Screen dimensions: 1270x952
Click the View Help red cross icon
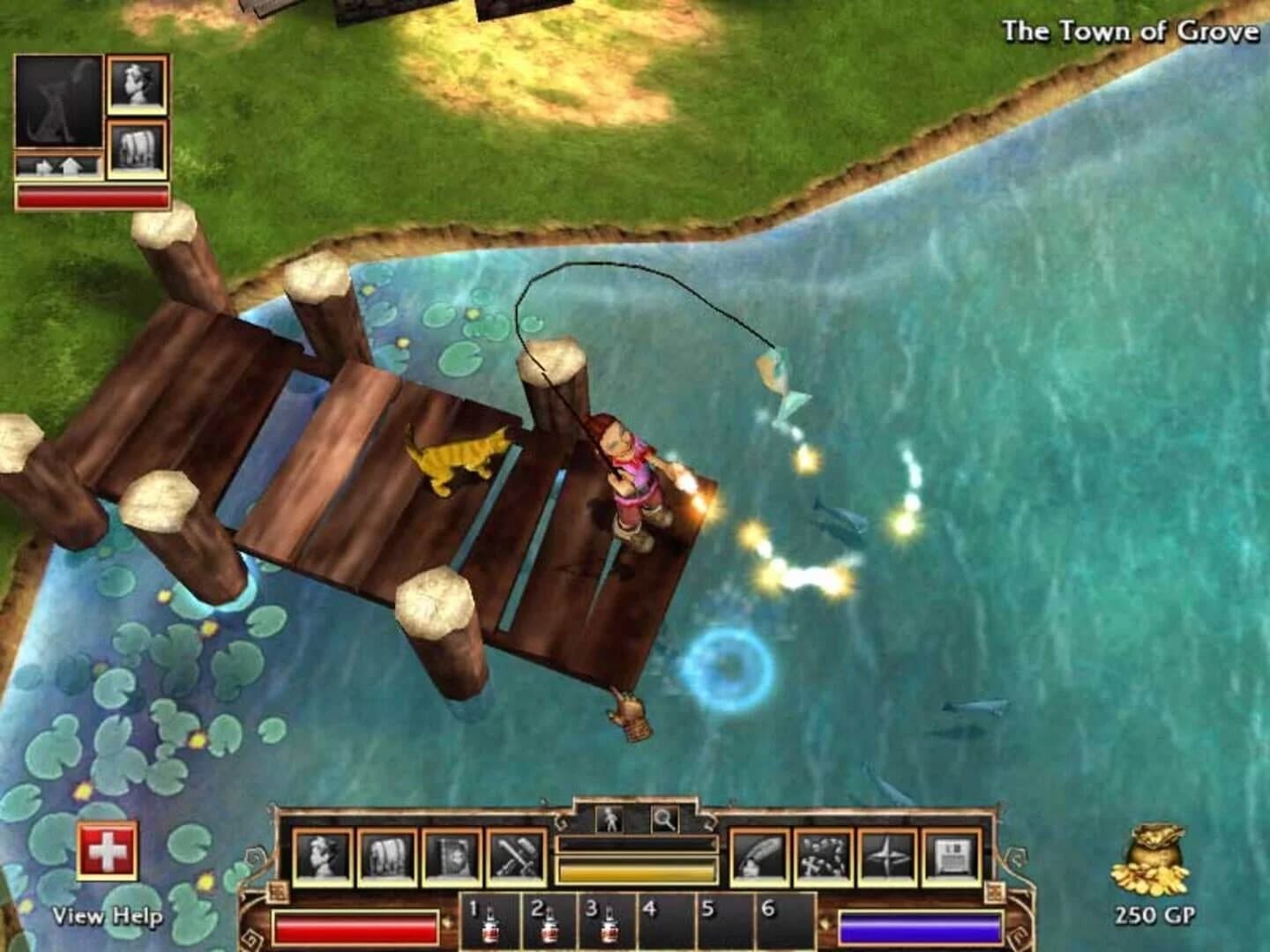(108, 850)
